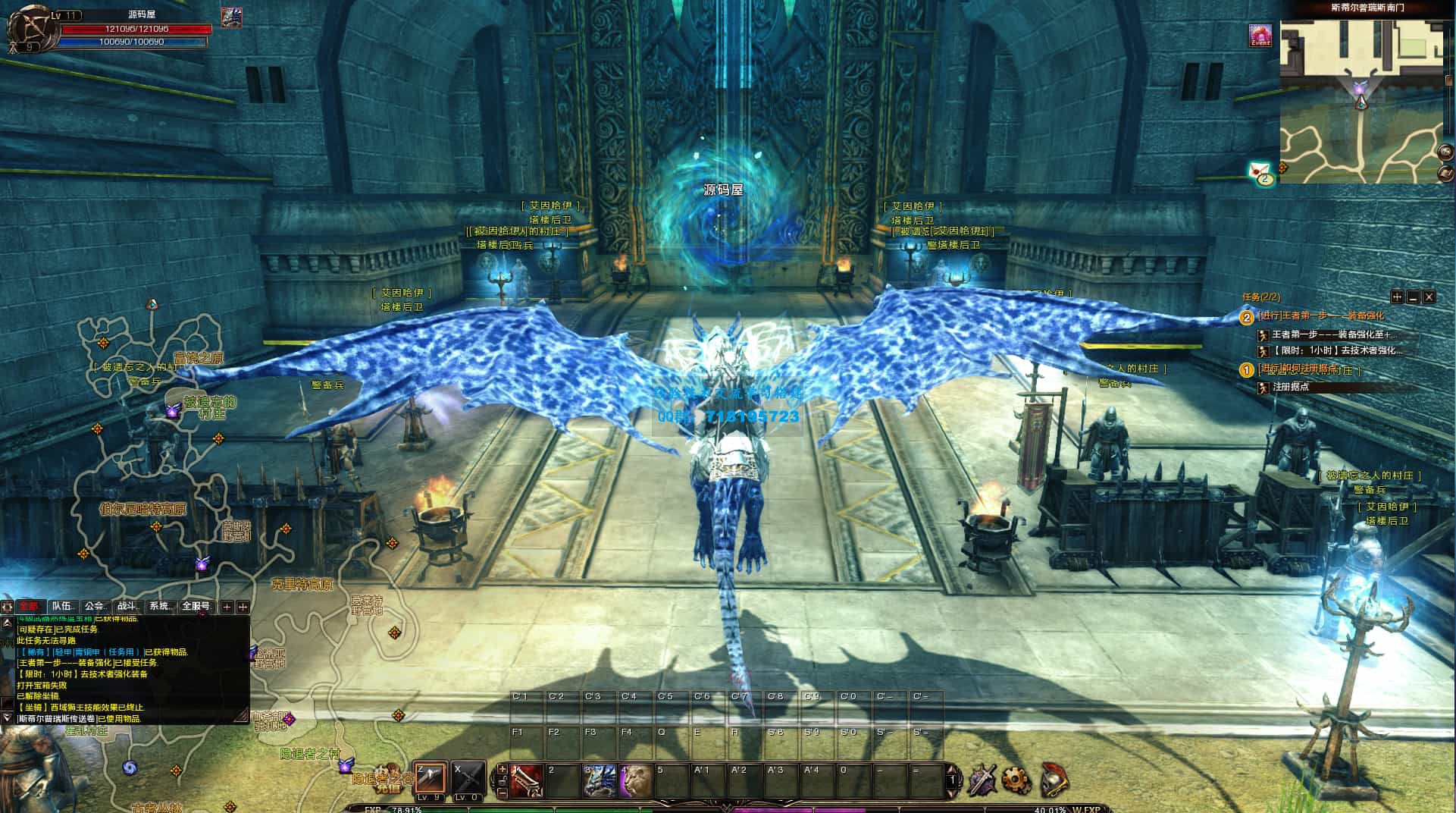1456x813 pixels.
Task: Zoom the minimap using its plus control
Action: tap(1446, 152)
